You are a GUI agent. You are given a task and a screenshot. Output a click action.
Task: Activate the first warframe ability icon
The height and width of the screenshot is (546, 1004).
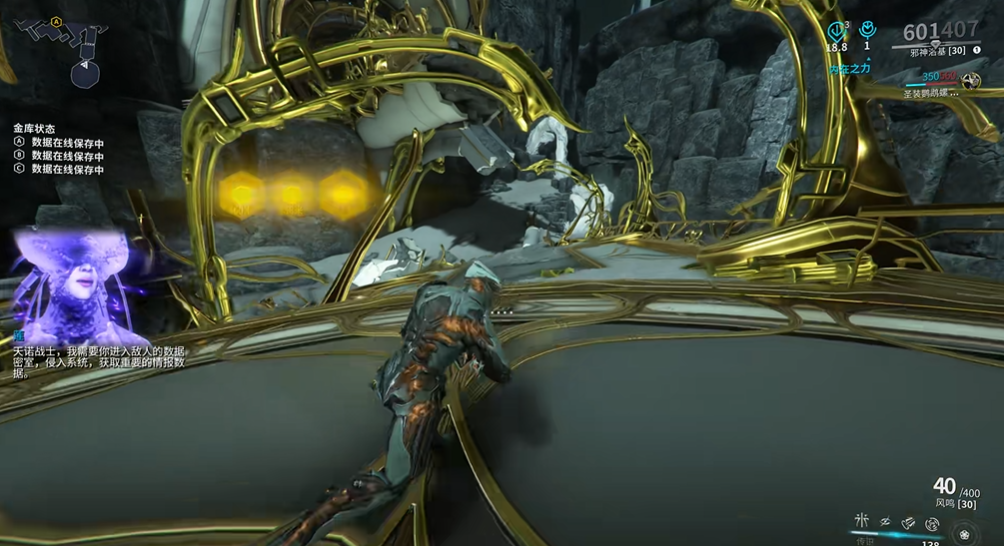(861, 521)
